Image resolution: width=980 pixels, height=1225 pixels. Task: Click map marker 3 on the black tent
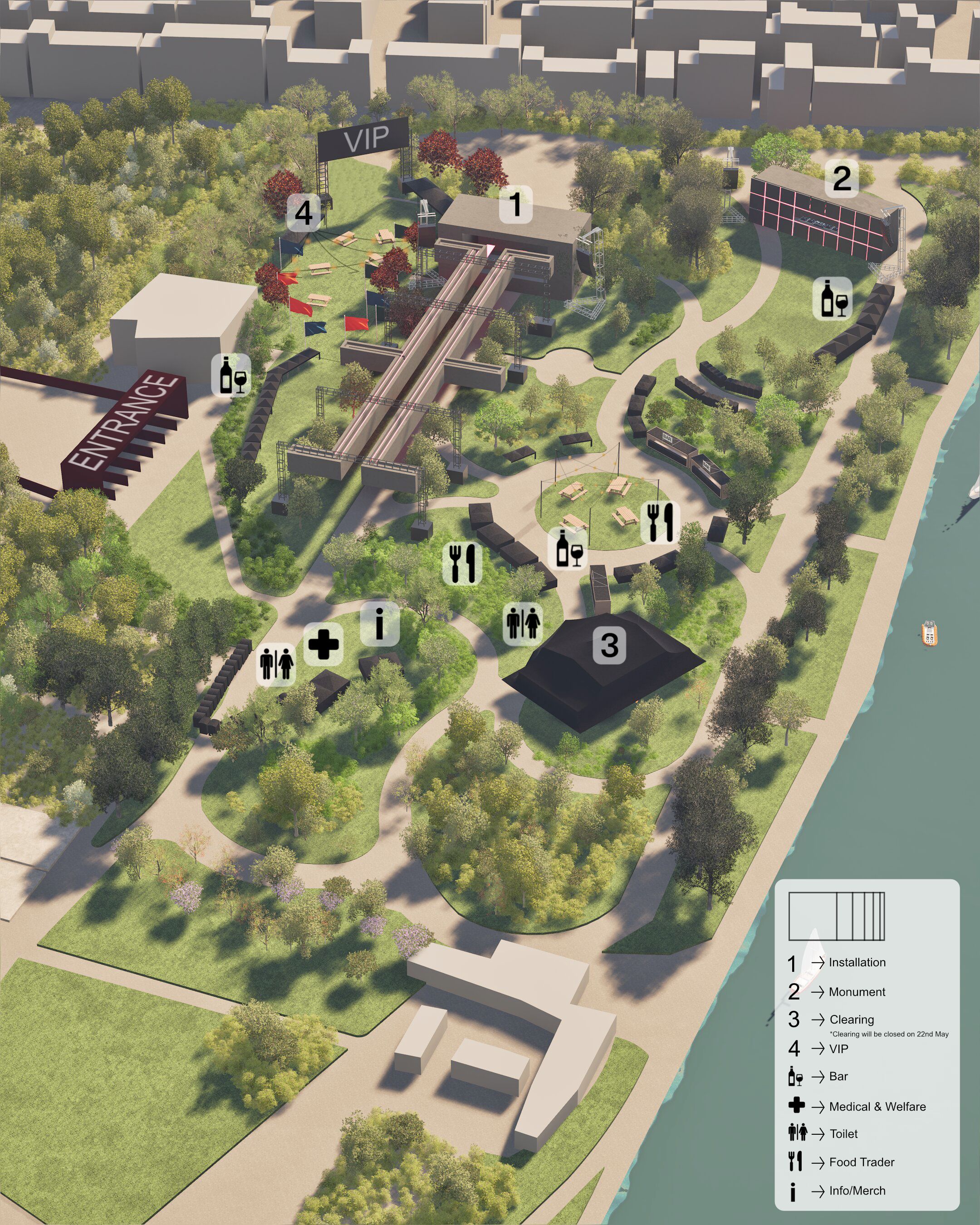[x=609, y=644]
